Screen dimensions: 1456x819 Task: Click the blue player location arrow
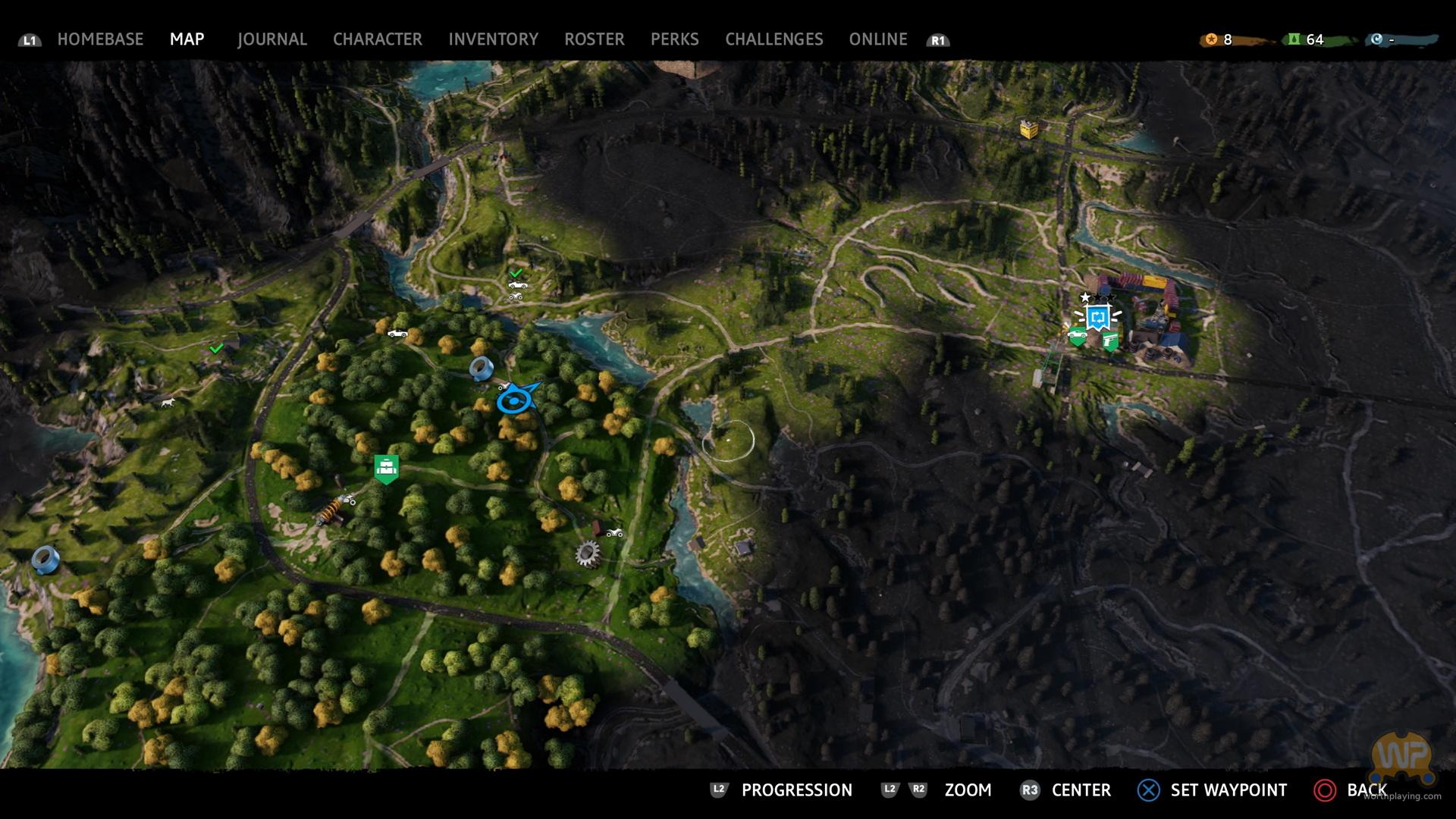tap(516, 399)
